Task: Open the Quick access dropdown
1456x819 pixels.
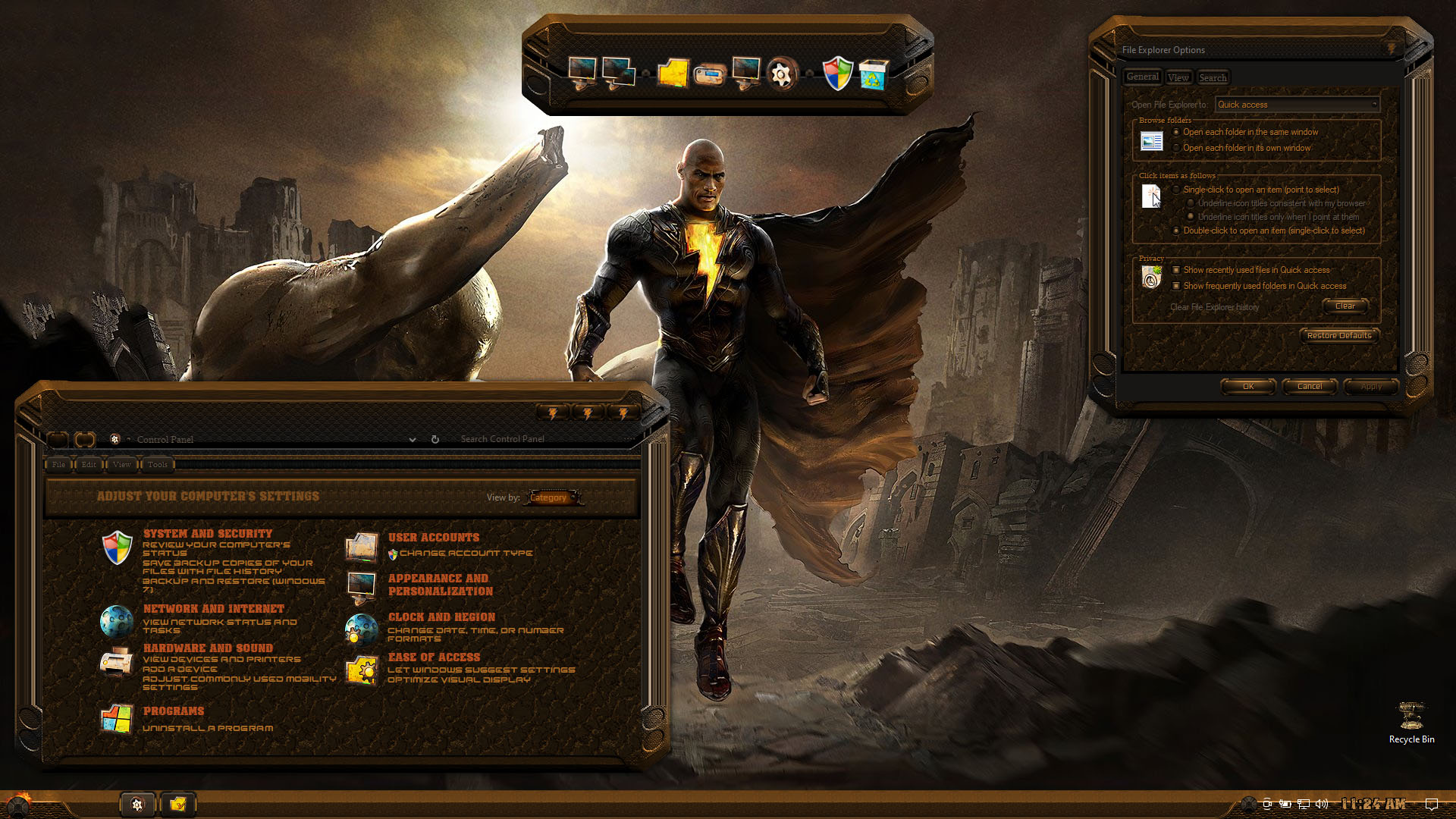Action: [1297, 105]
